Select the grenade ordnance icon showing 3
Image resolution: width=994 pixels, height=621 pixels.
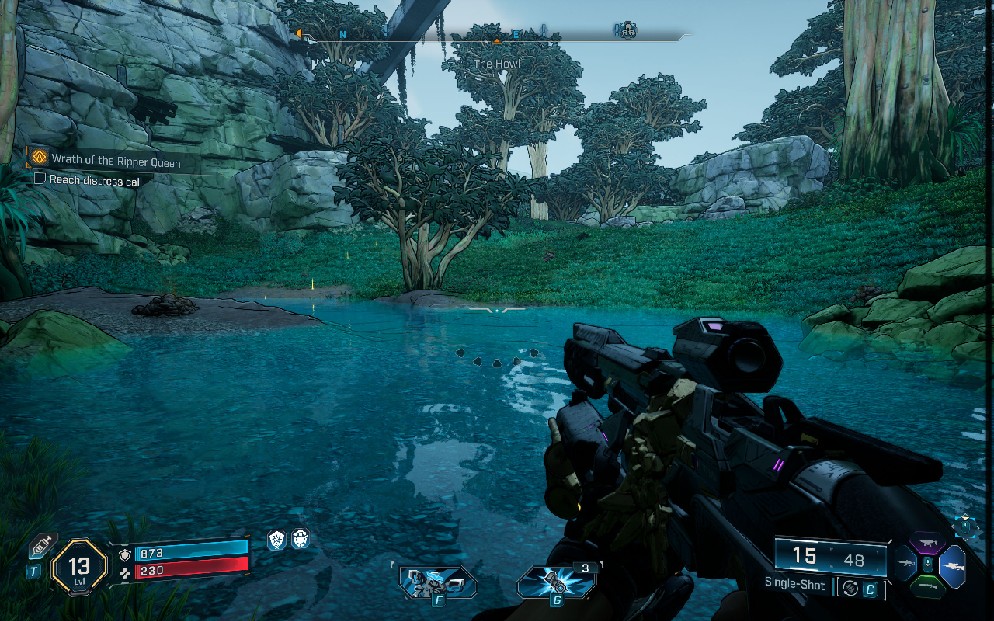click(553, 581)
